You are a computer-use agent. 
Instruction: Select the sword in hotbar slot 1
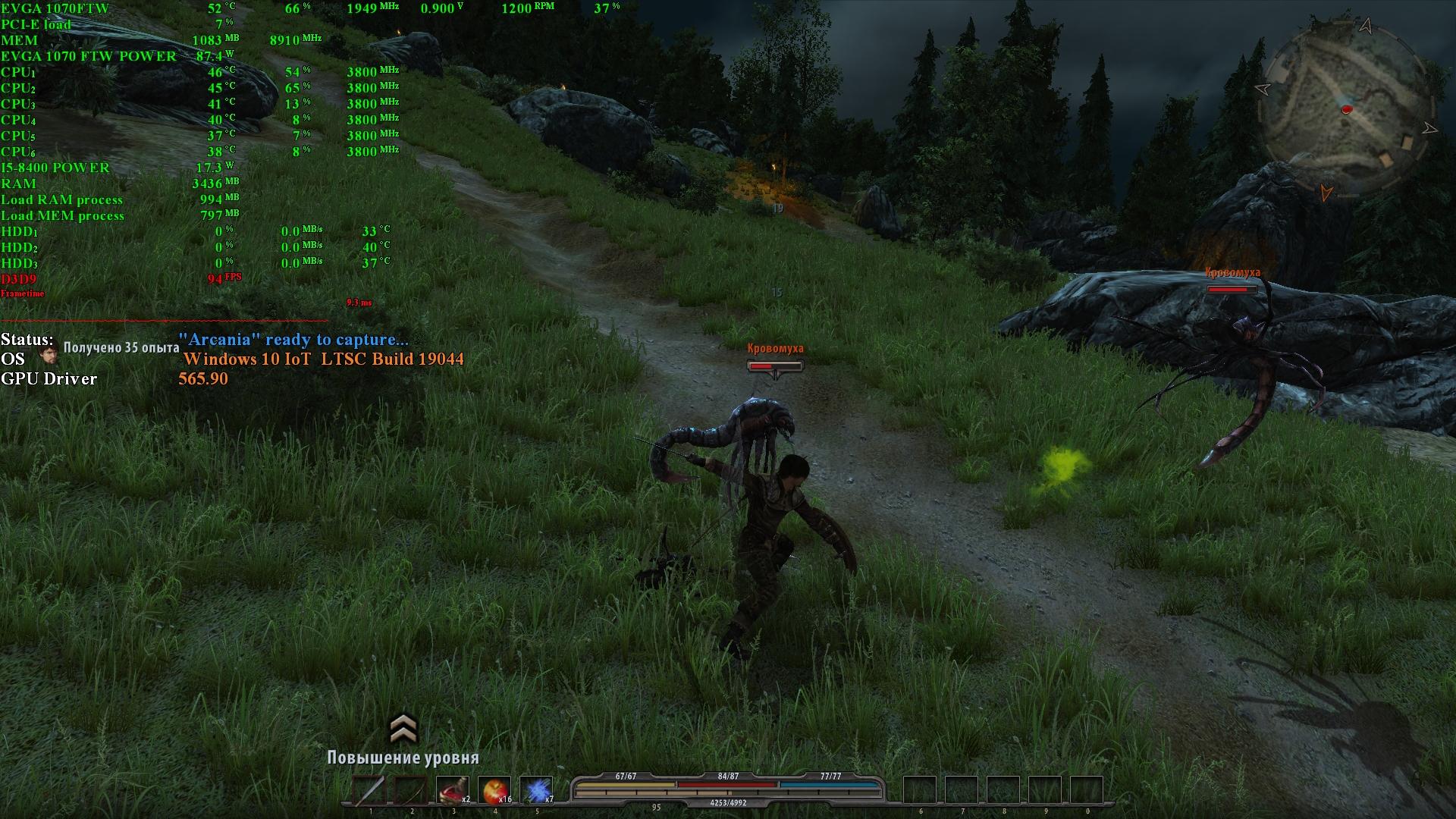370,791
